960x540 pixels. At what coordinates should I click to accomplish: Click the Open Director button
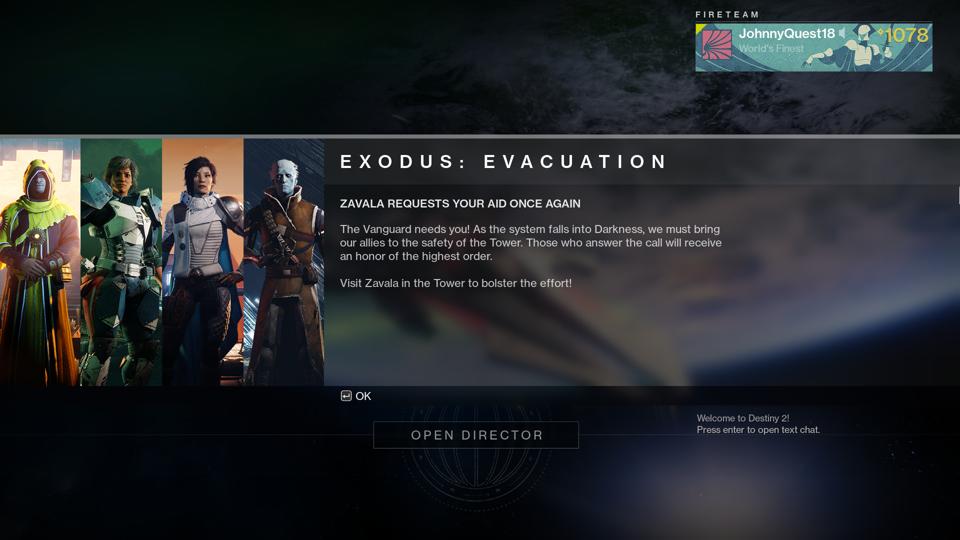click(x=476, y=435)
